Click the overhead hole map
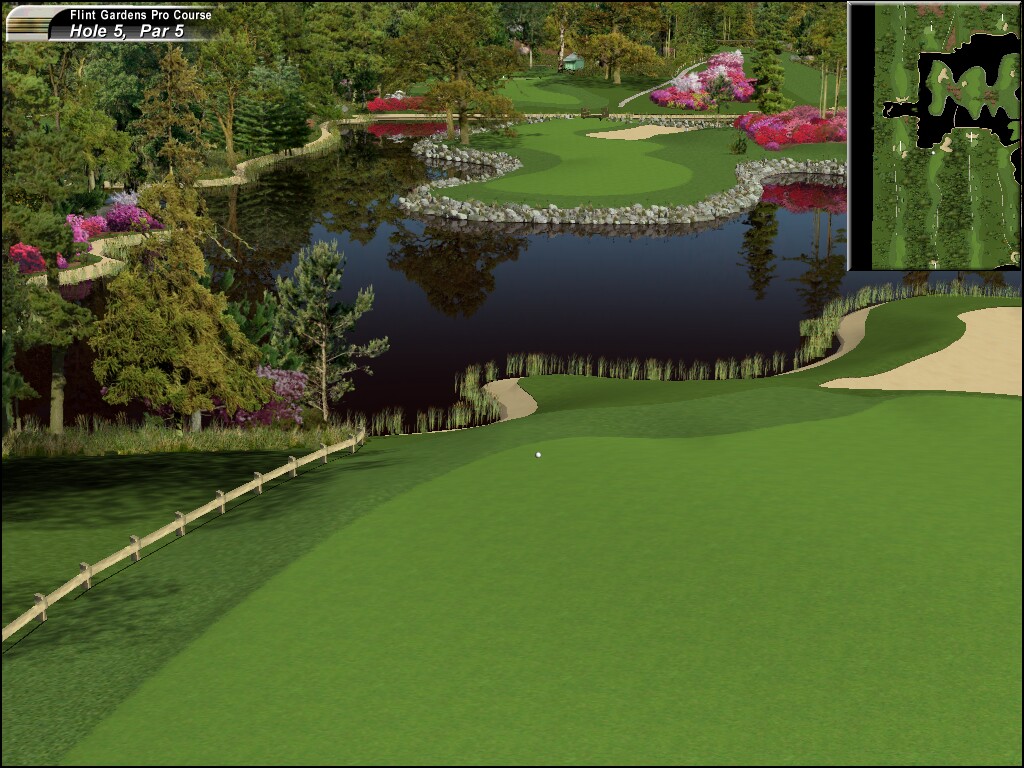The height and width of the screenshot is (768, 1024). coord(934,136)
